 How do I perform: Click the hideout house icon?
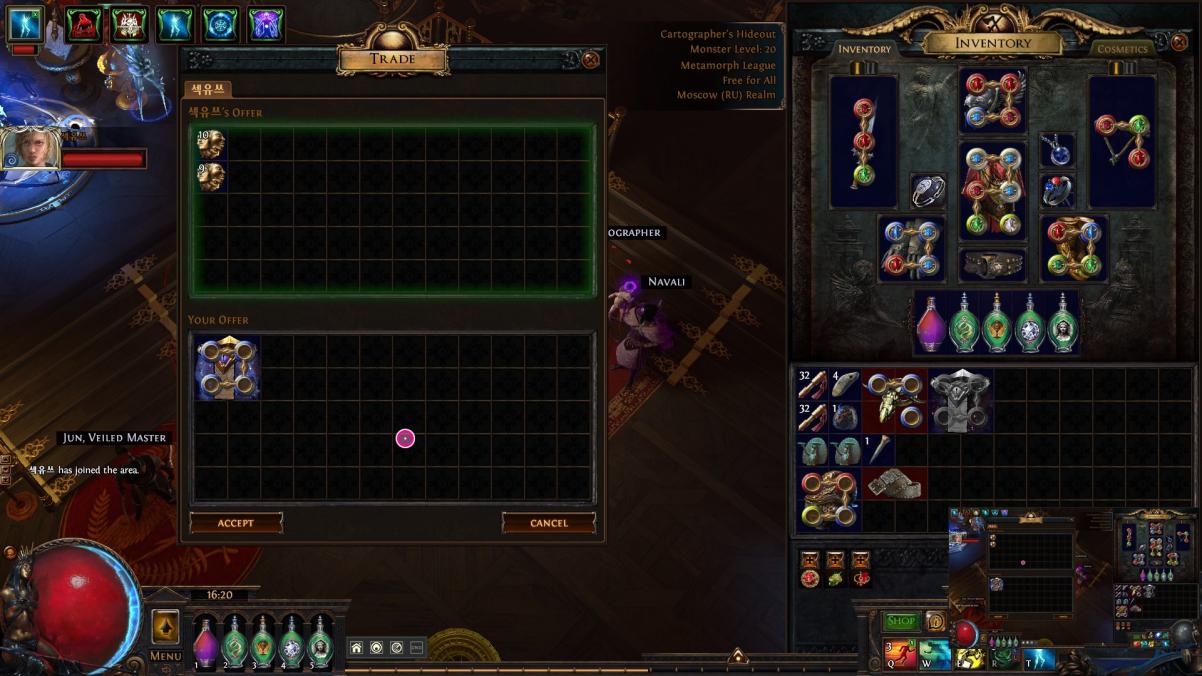(x=356, y=648)
